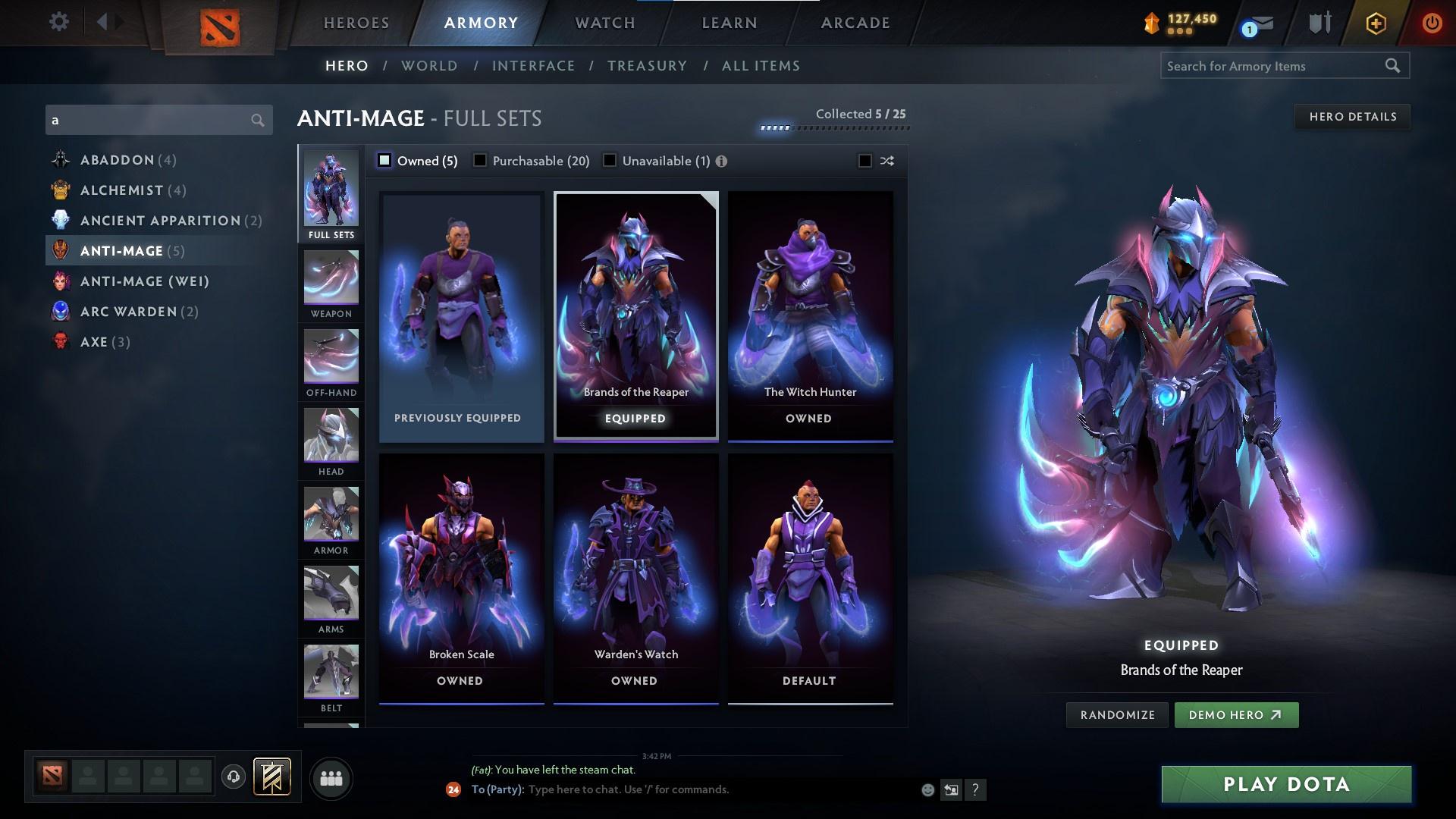Enable the Purchasable (20) filter
The height and width of the screenshot is (819, 1456).
(x=480, y=161)
